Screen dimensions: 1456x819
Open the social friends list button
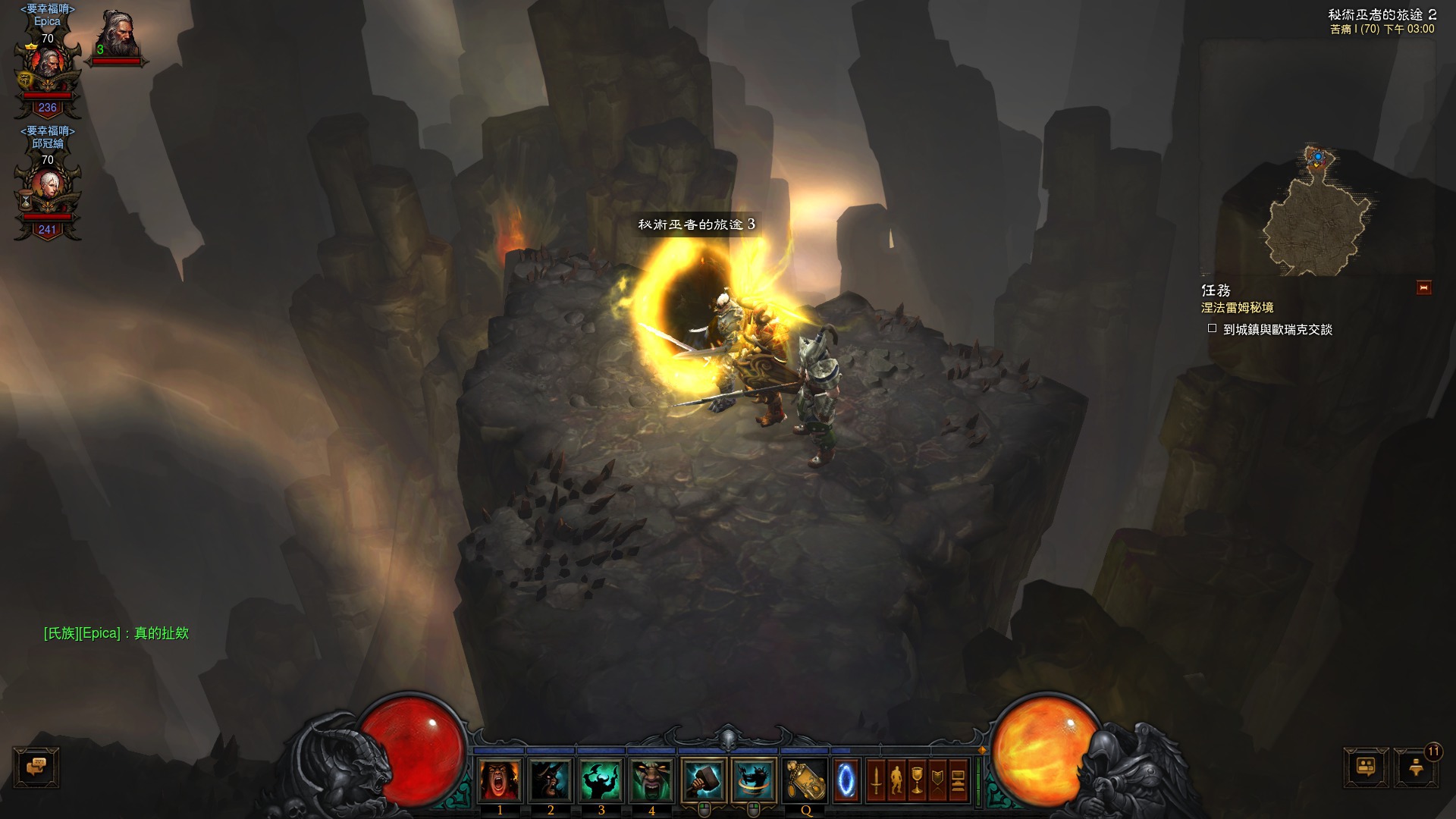point(1366,767)
